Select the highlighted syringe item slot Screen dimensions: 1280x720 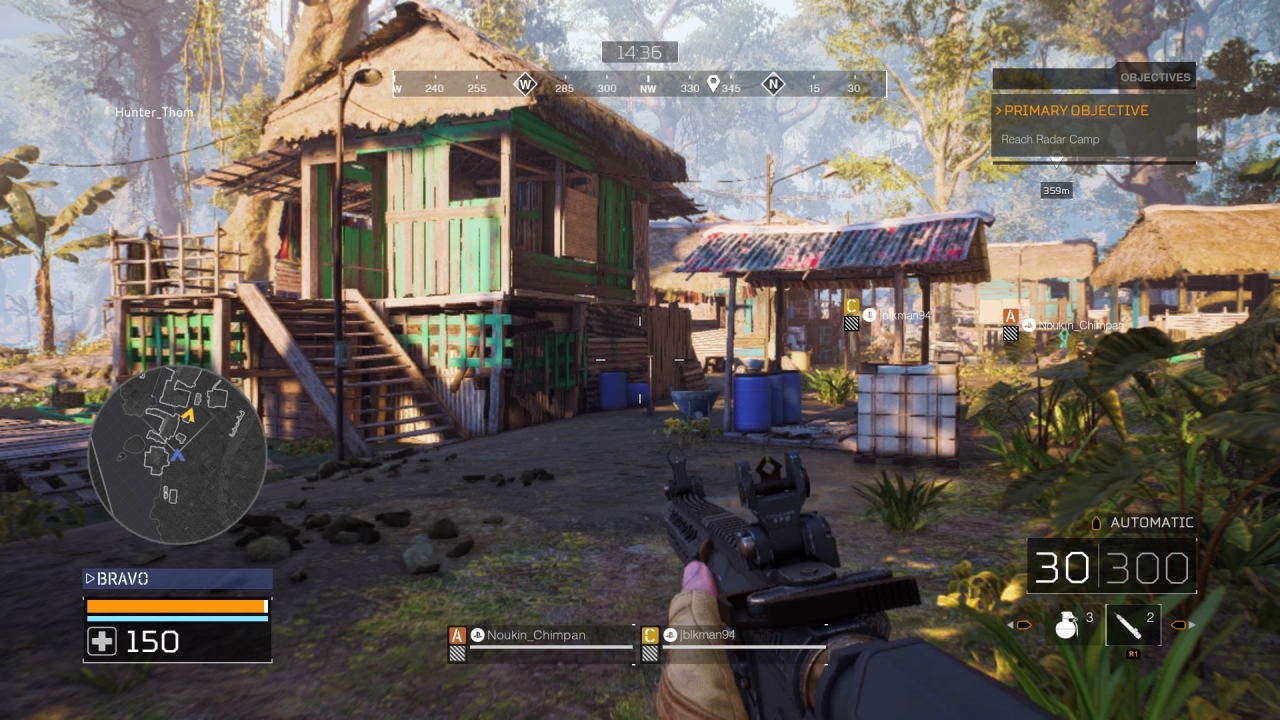[1133, 625]
